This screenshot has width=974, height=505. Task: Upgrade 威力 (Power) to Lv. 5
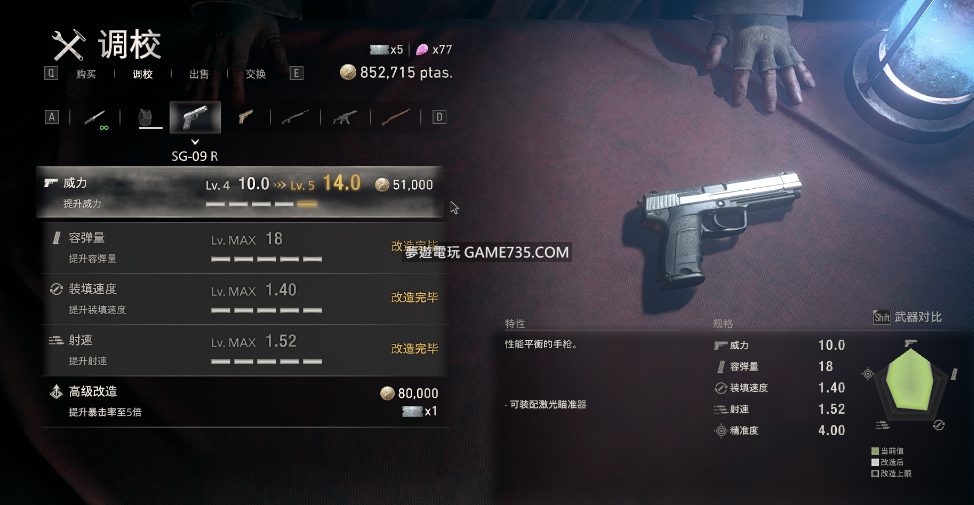(x=240, y=193)
